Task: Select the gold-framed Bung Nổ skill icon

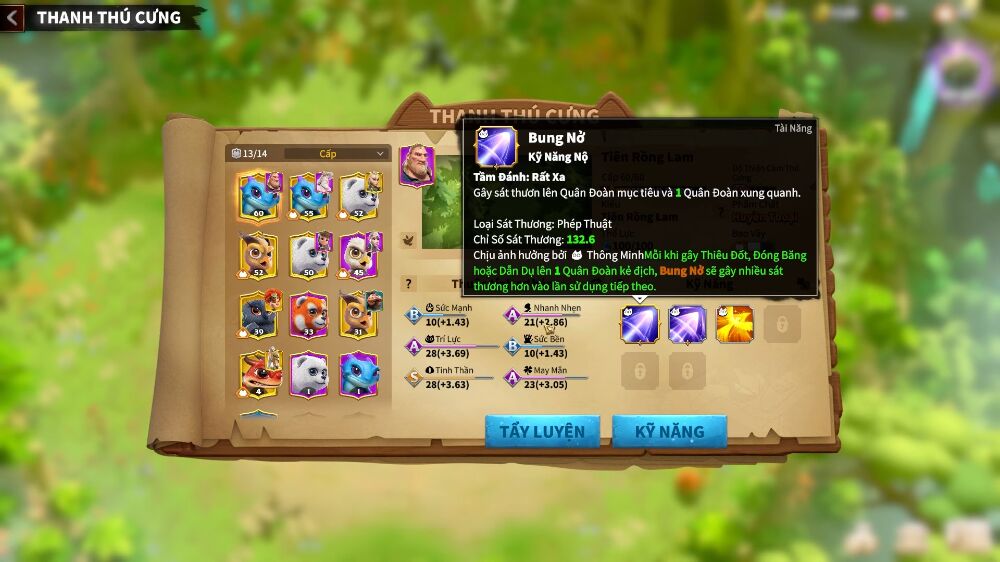Action: click(x=639, y=324)
